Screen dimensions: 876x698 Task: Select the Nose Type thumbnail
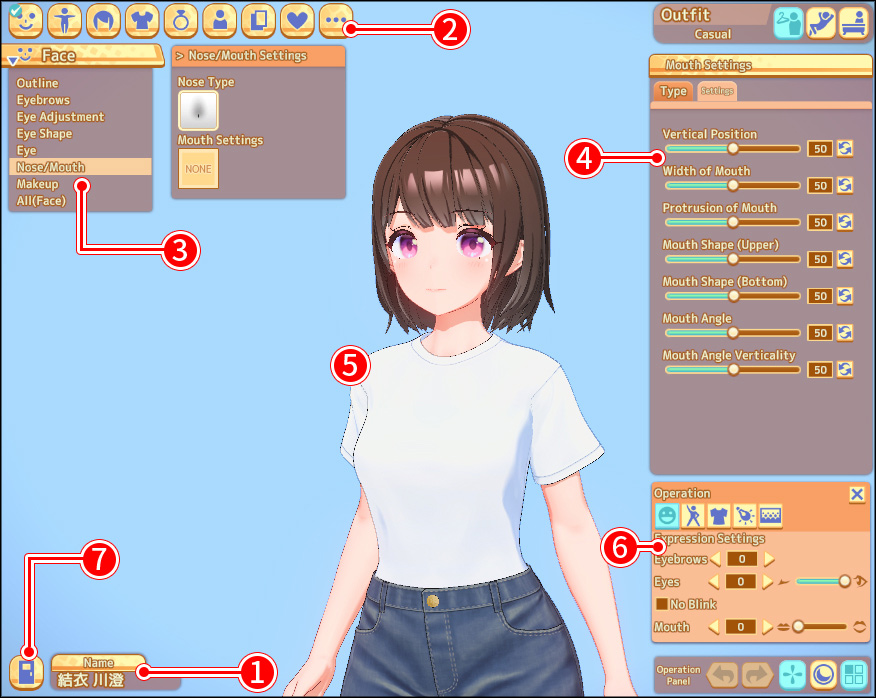pos(198,109)
